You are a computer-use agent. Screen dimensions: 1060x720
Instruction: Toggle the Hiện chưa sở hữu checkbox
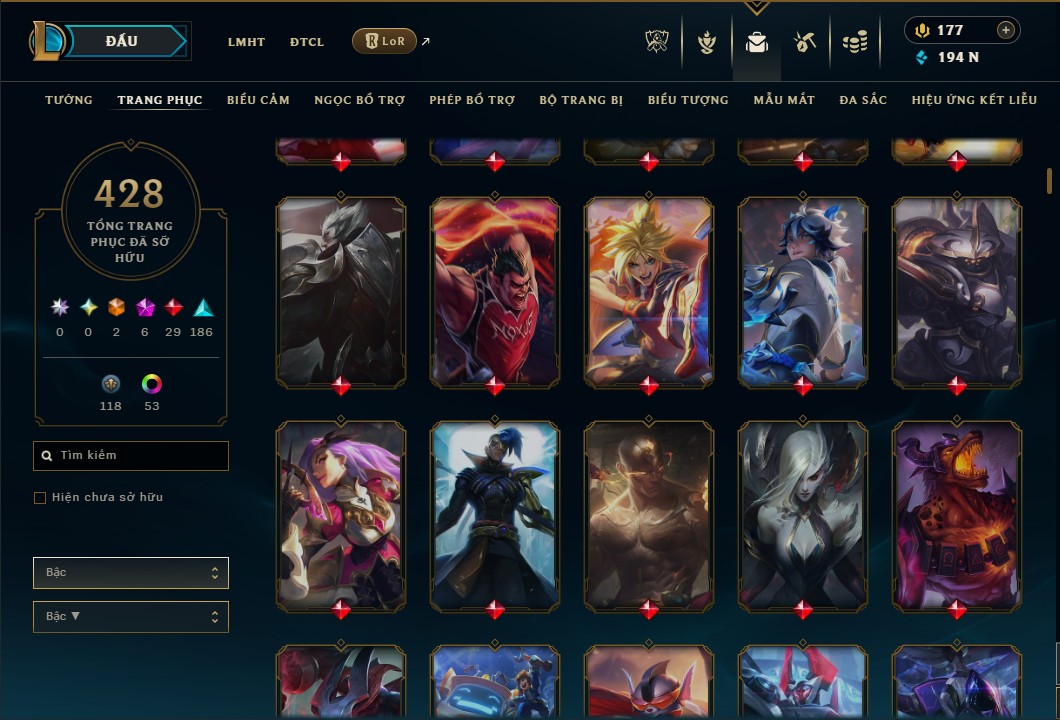pos(40,498)
